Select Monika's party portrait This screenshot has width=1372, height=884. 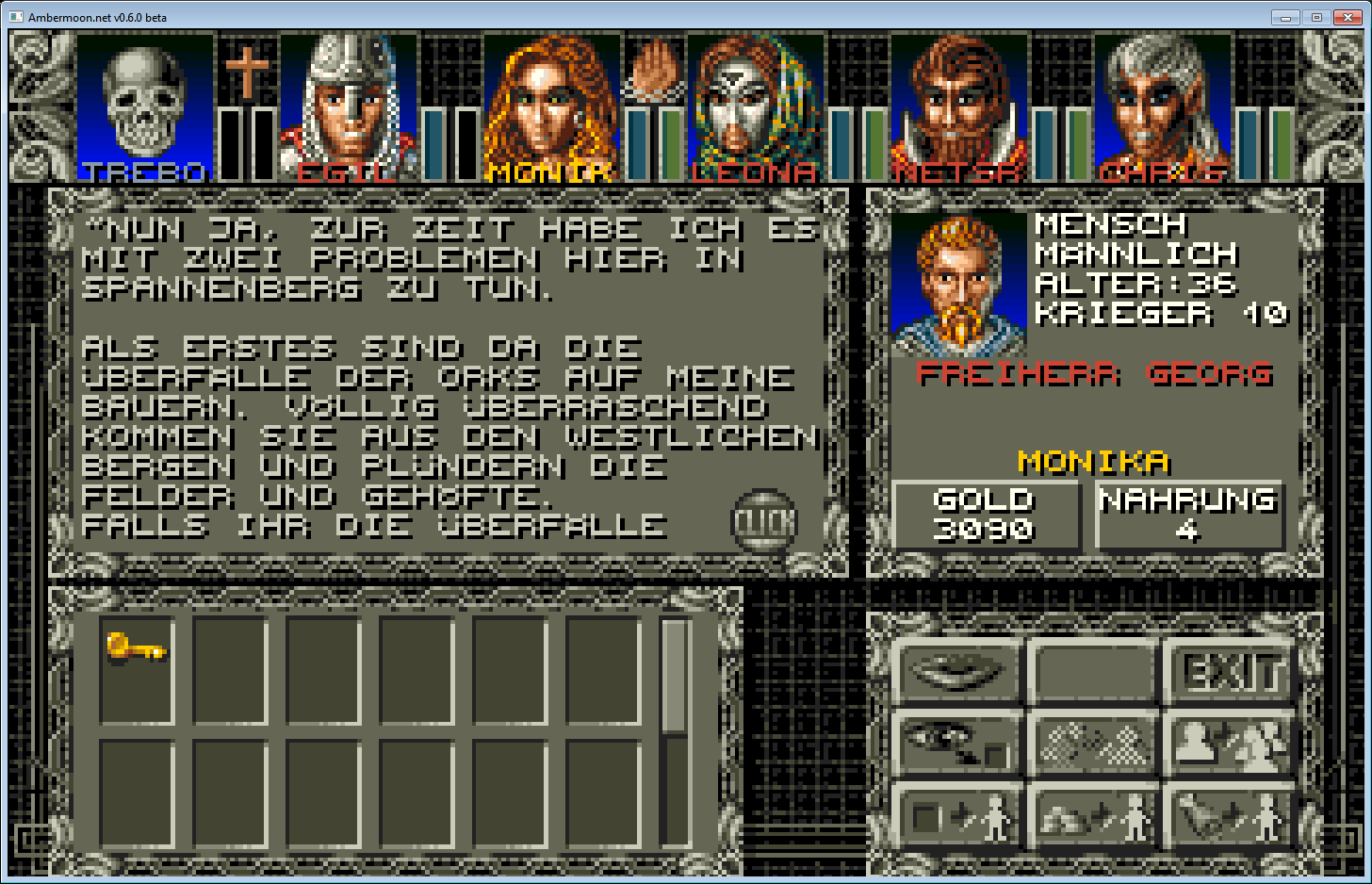pos(551,106)
